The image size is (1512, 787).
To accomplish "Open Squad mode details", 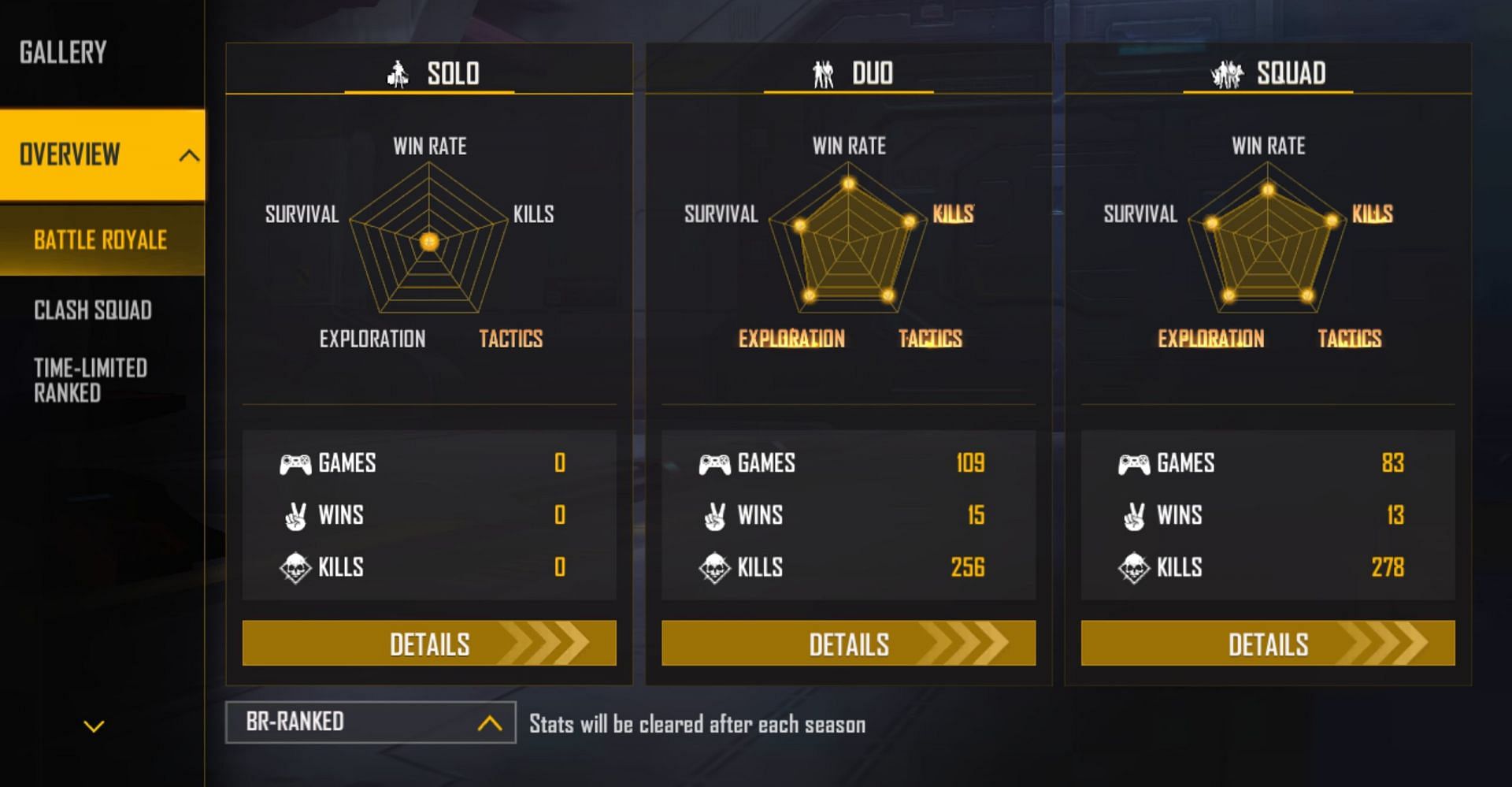I will 1268,644.
